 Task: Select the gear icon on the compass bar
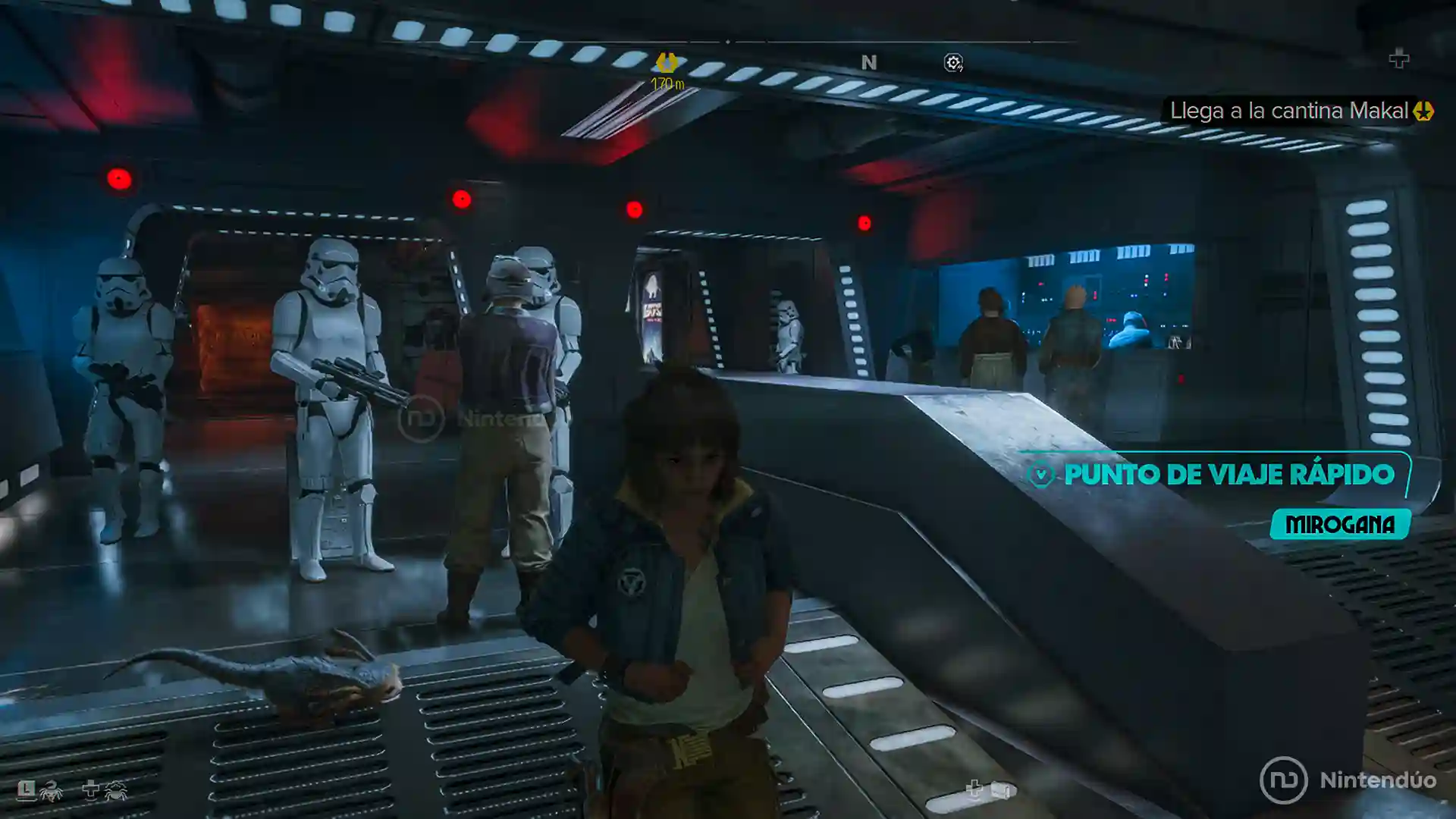(x=953, y=63)
